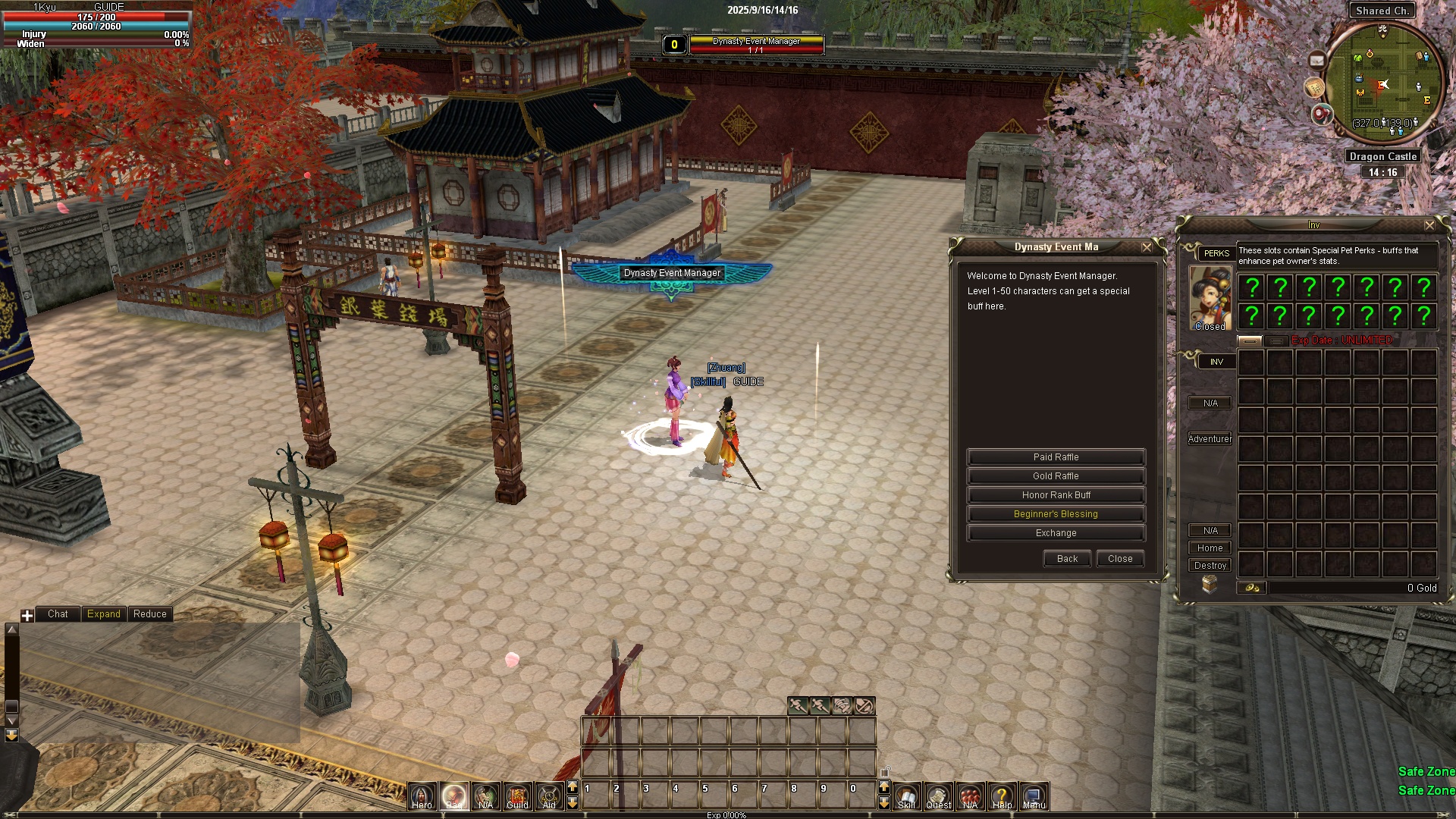Screen dimensions: 1456x819
Task: Open the Skill window
Action: pos(906,796)
